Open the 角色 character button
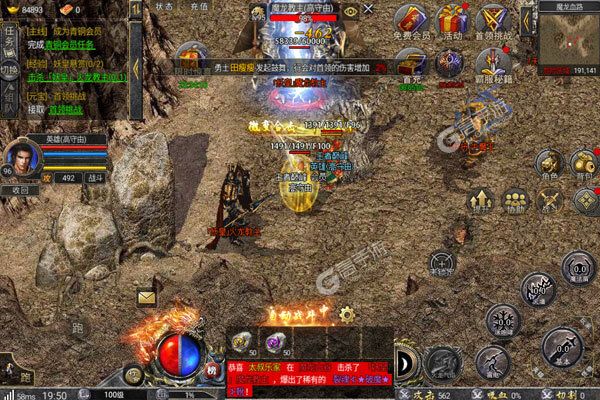600x400 pixels. click(548, 165)
